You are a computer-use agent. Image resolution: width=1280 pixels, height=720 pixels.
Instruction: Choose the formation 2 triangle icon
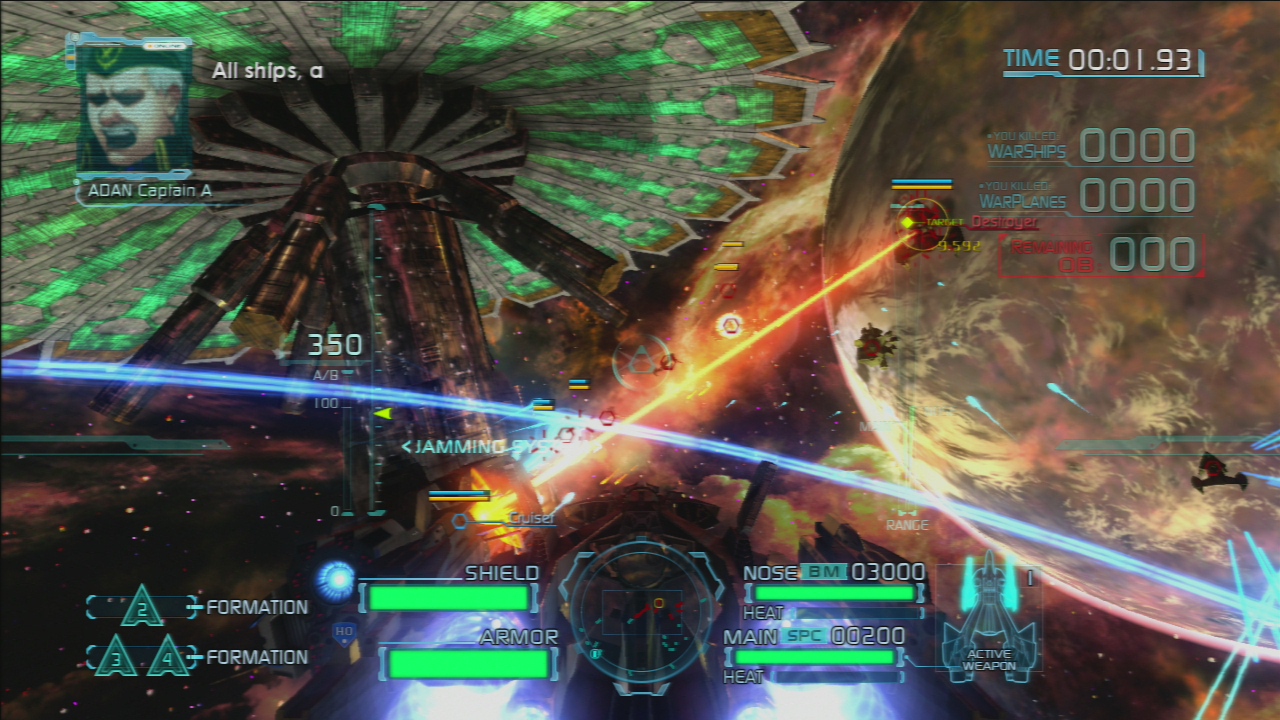142,606
